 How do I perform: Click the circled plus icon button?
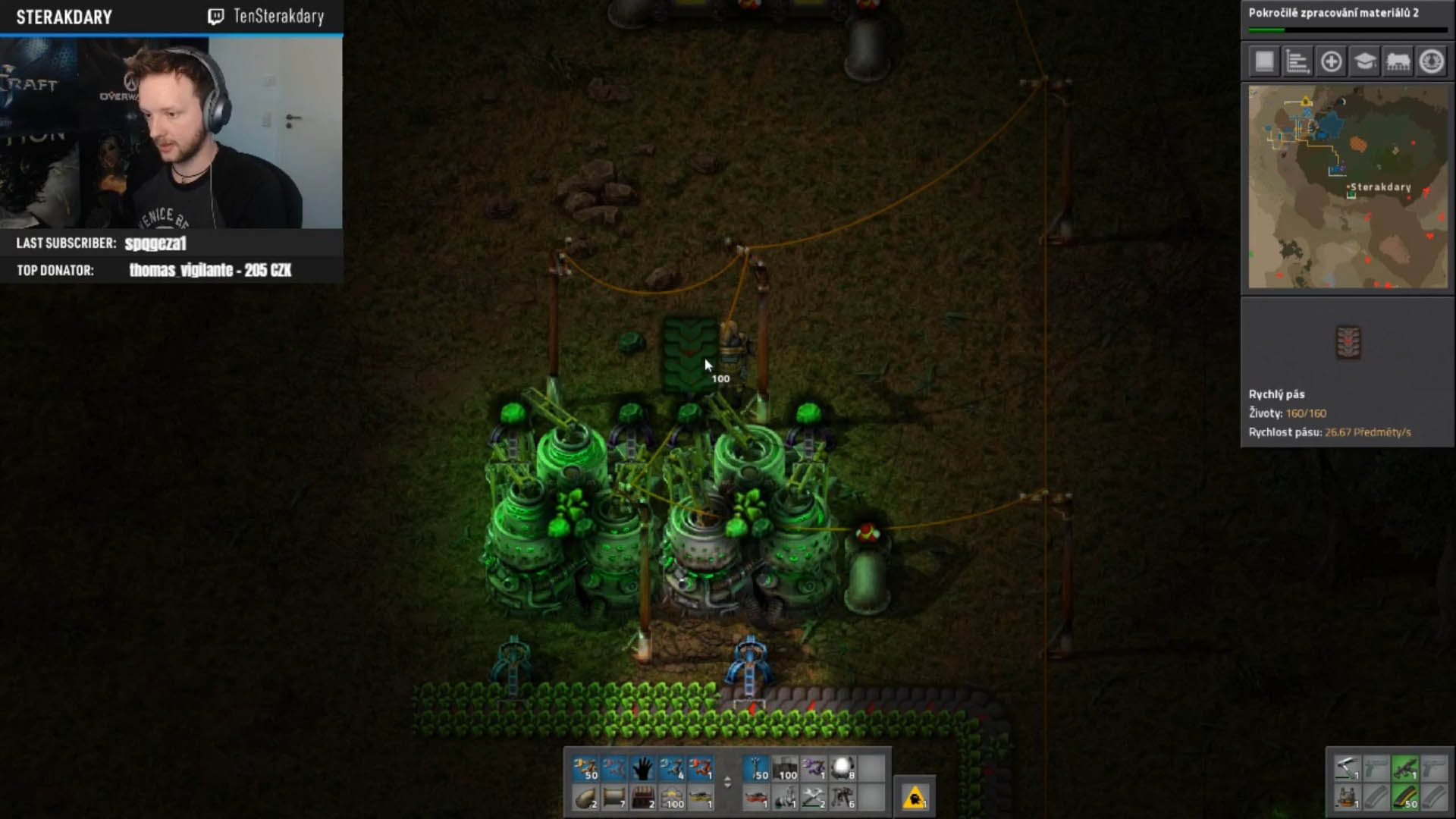(1331, 61)
